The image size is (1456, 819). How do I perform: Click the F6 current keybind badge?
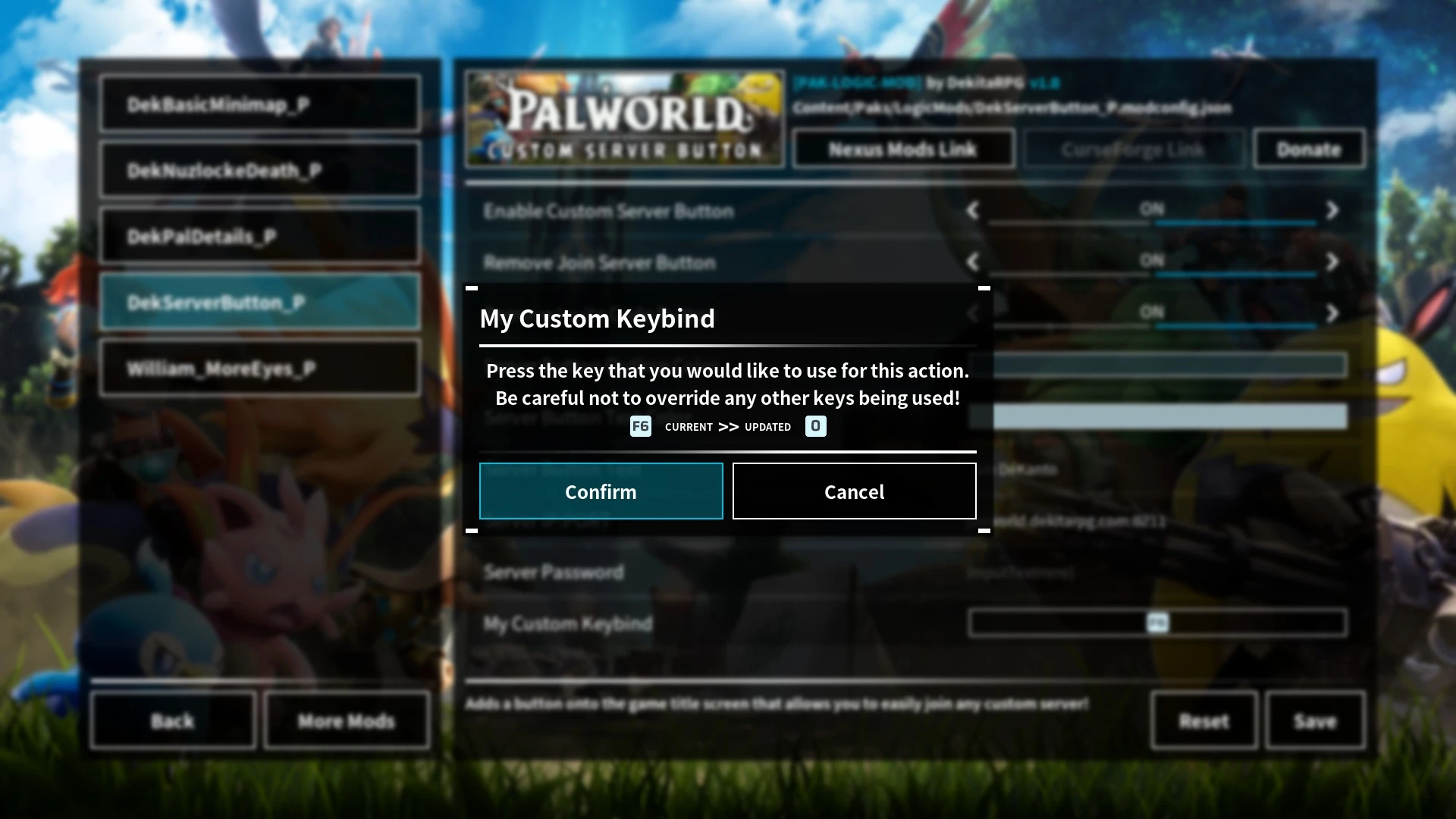(x=640, y=426)
